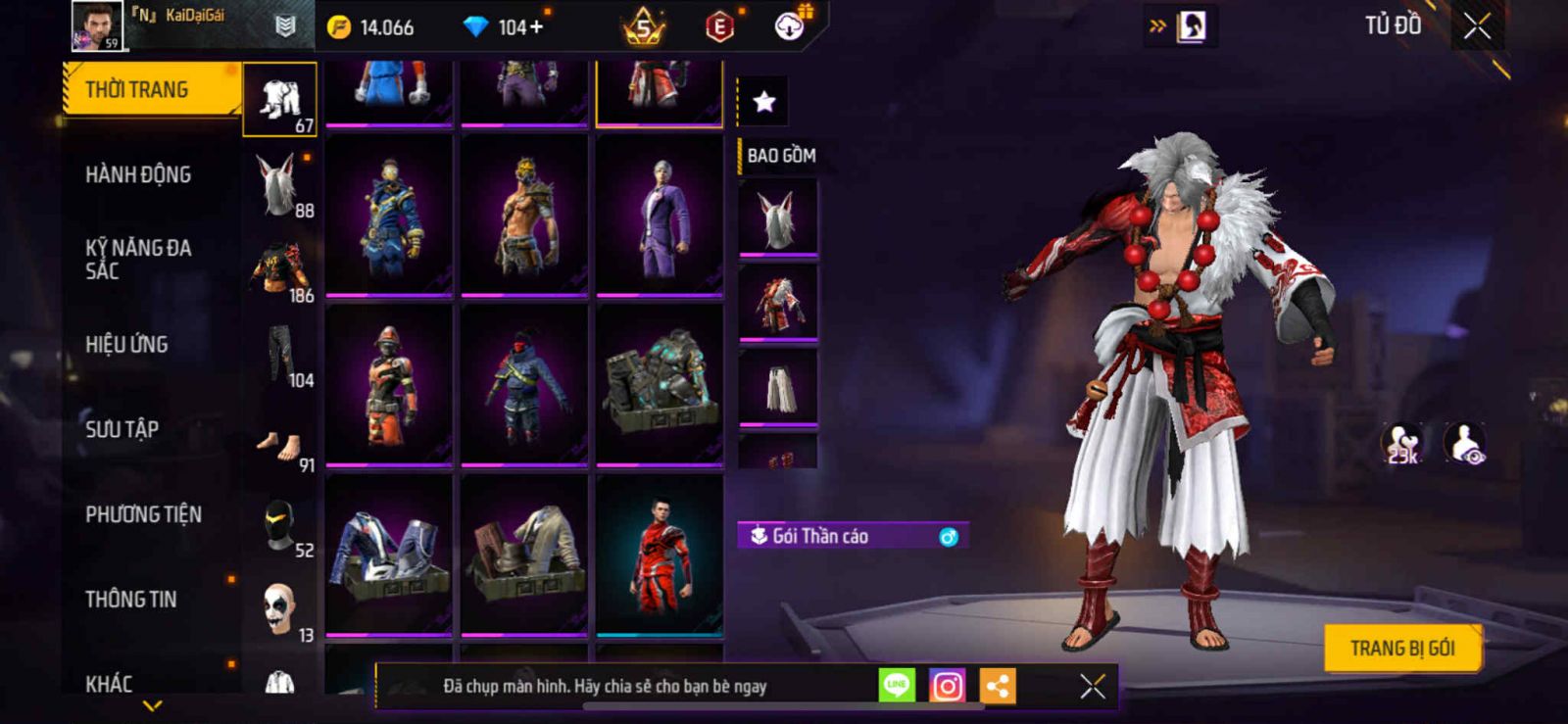Share screenshot via LINE
Image resolution: width=1568 pixels, height=724 pixels.
tap(897, 686)
